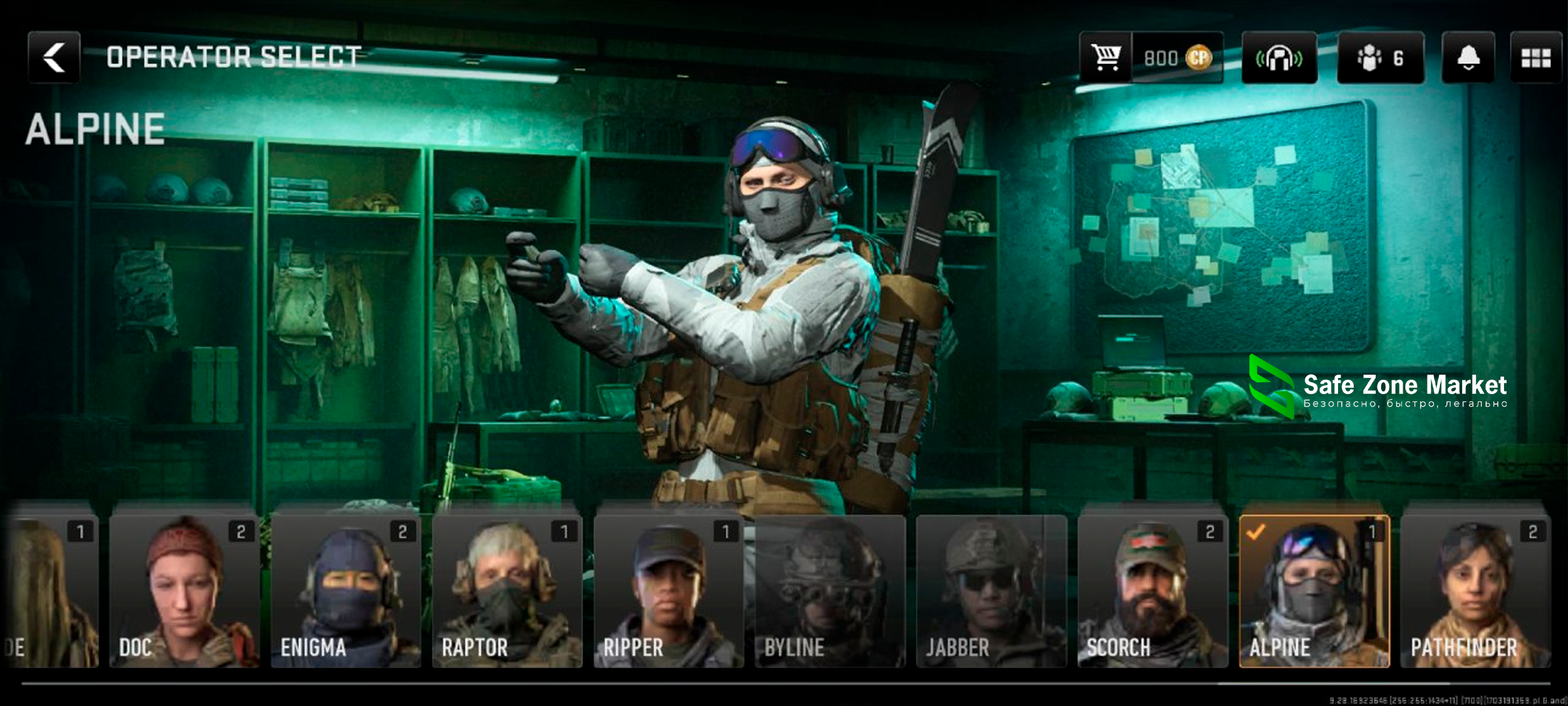Open the party members panel
The width and height of the screenshot is (1568, 706).
1380,58
